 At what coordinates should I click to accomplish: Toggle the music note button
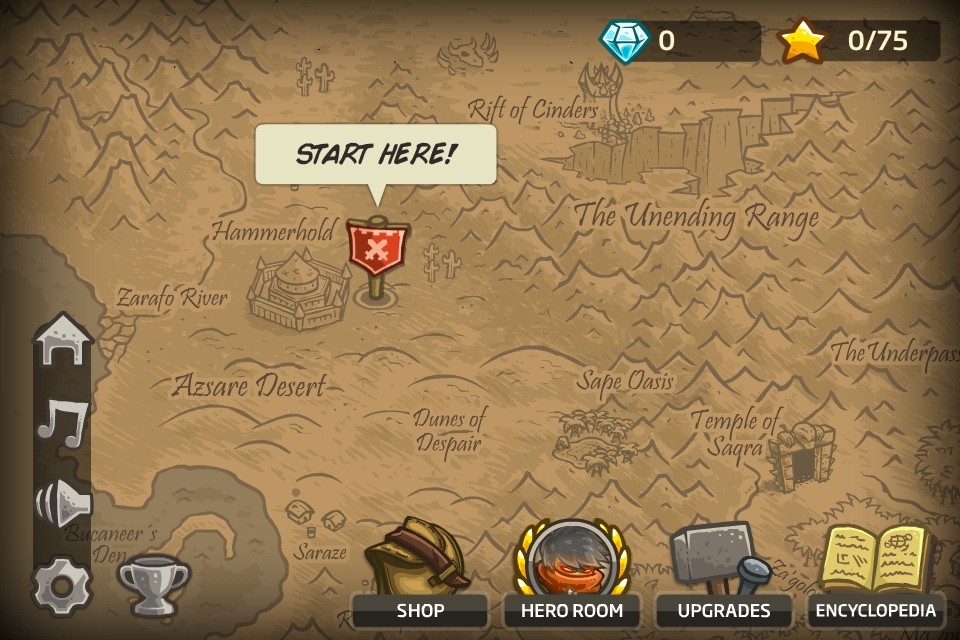point(62,420)
